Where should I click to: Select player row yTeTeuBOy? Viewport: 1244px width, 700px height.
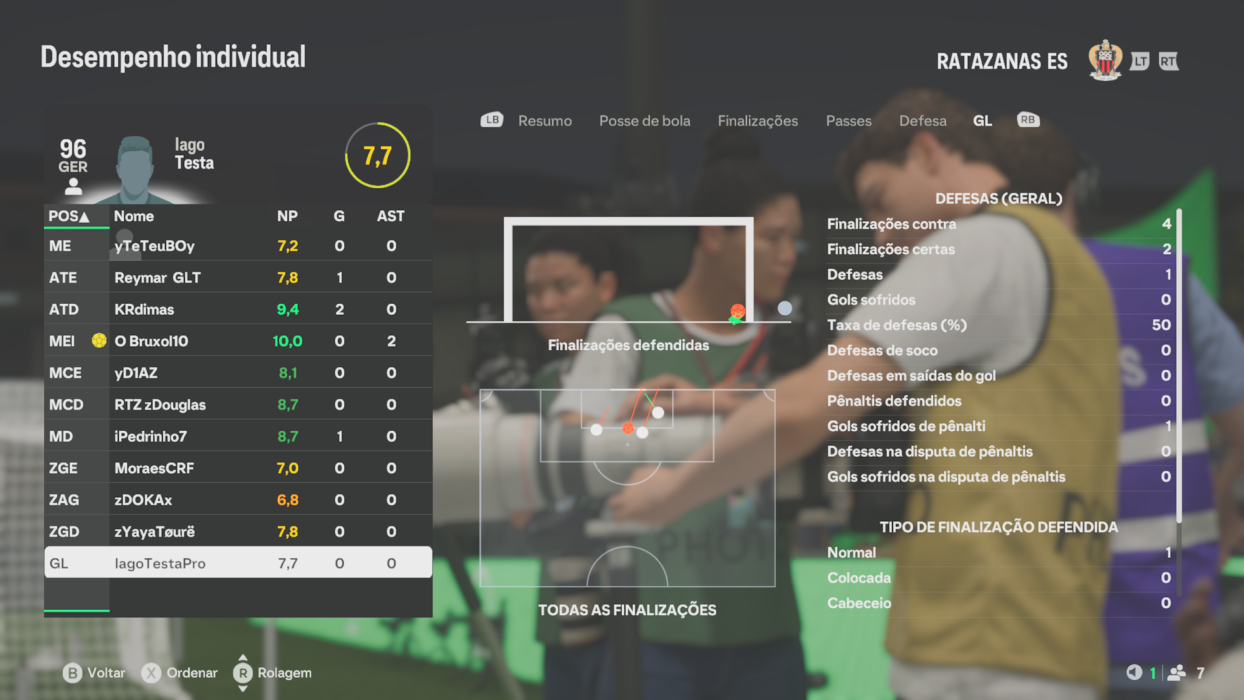(x=238, y=246)
